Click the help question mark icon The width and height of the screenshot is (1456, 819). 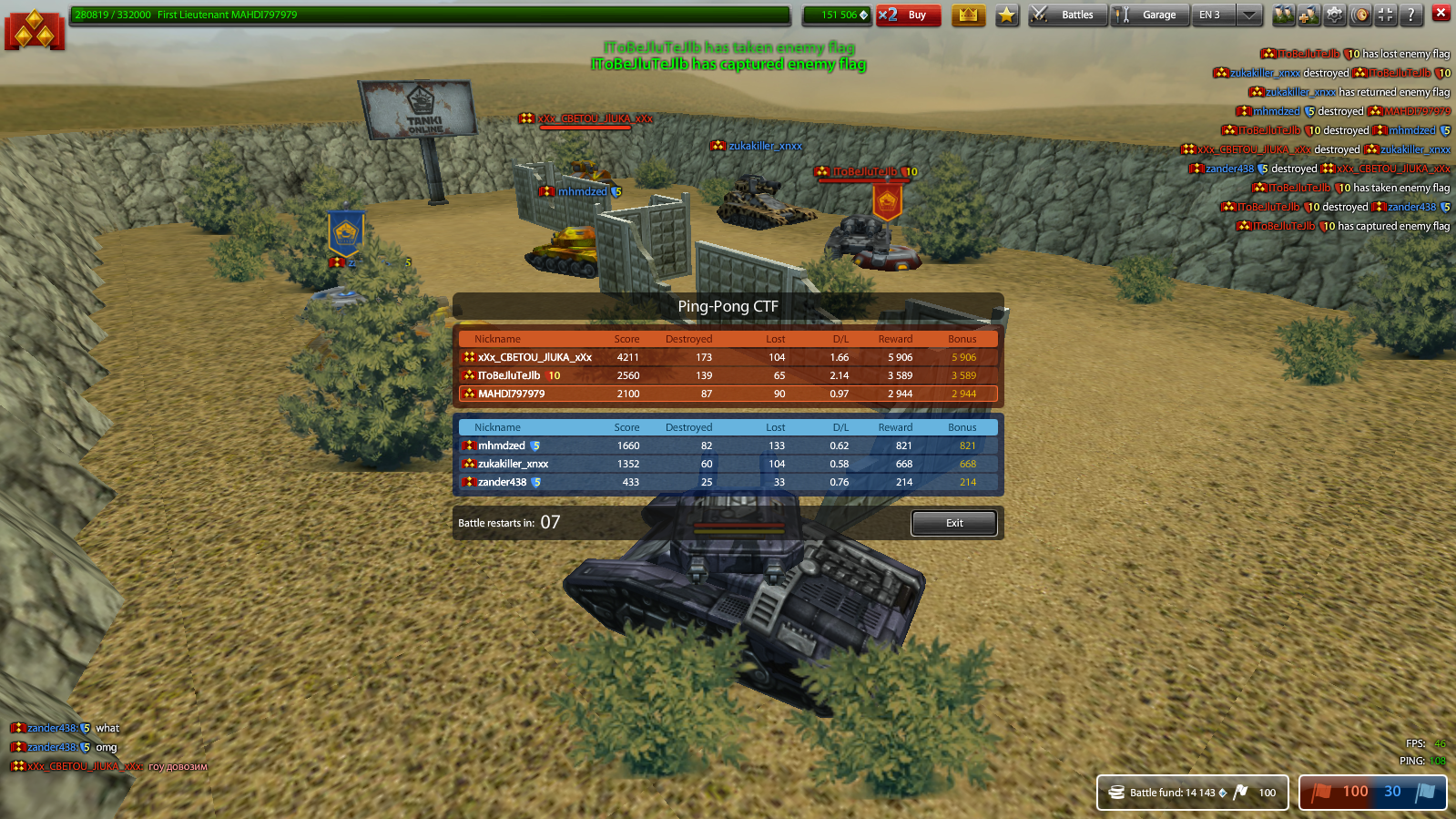pos(1410,15)
